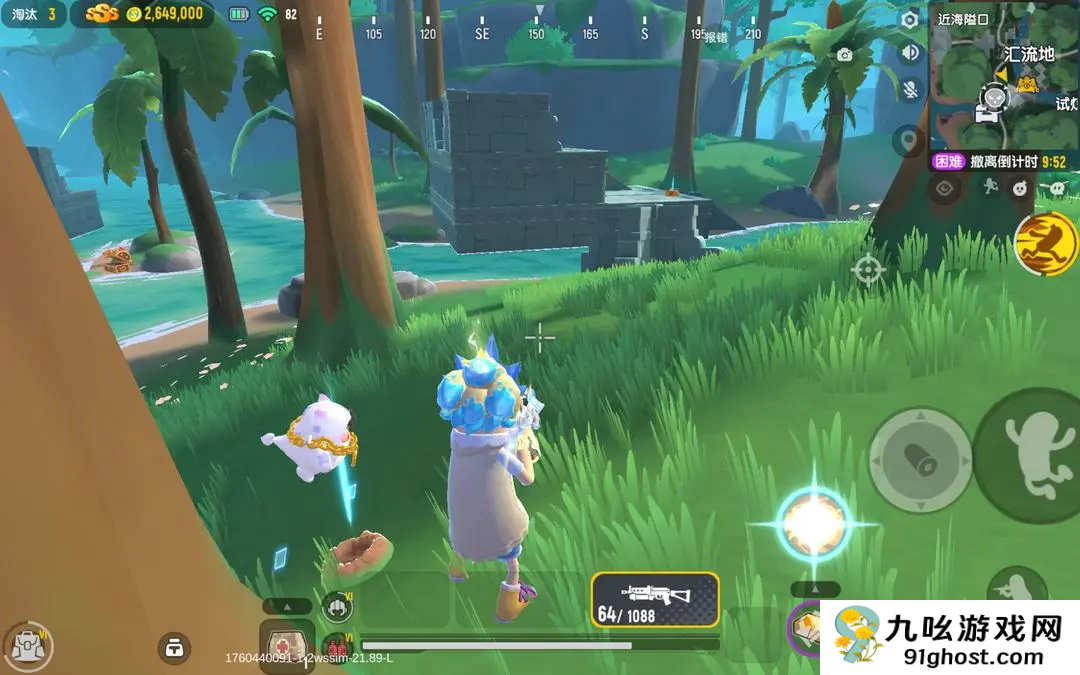
Task: Tap the glowing orb ability button
Action: (814, 523)
